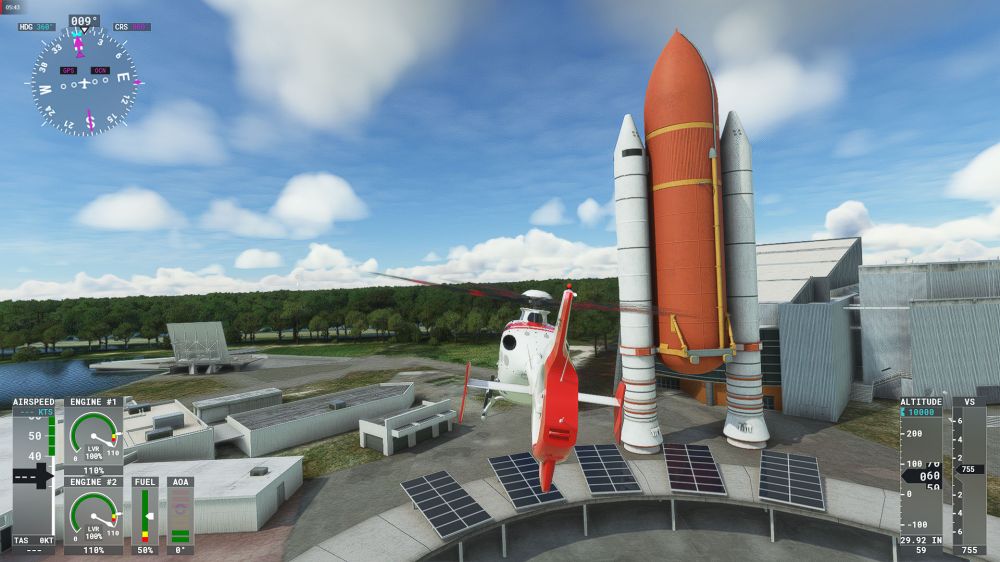
Task: Click the GPS navigation source label
Action: click(68, 70)
